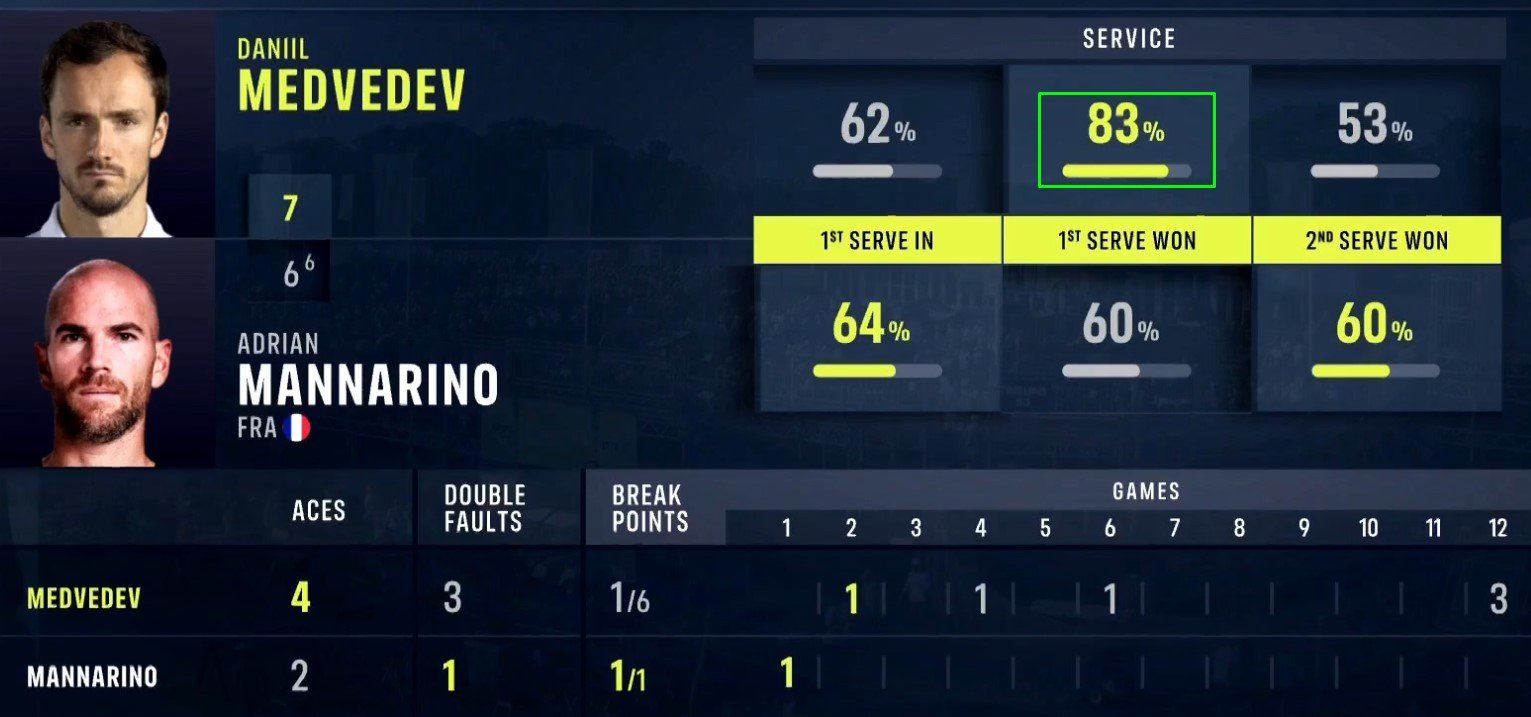Choose Medvedev's 53% second serve won tile
Image resolution: width=1531 pixels, height=717 pixels.
pyautogui.click(x=1375, y=140)
